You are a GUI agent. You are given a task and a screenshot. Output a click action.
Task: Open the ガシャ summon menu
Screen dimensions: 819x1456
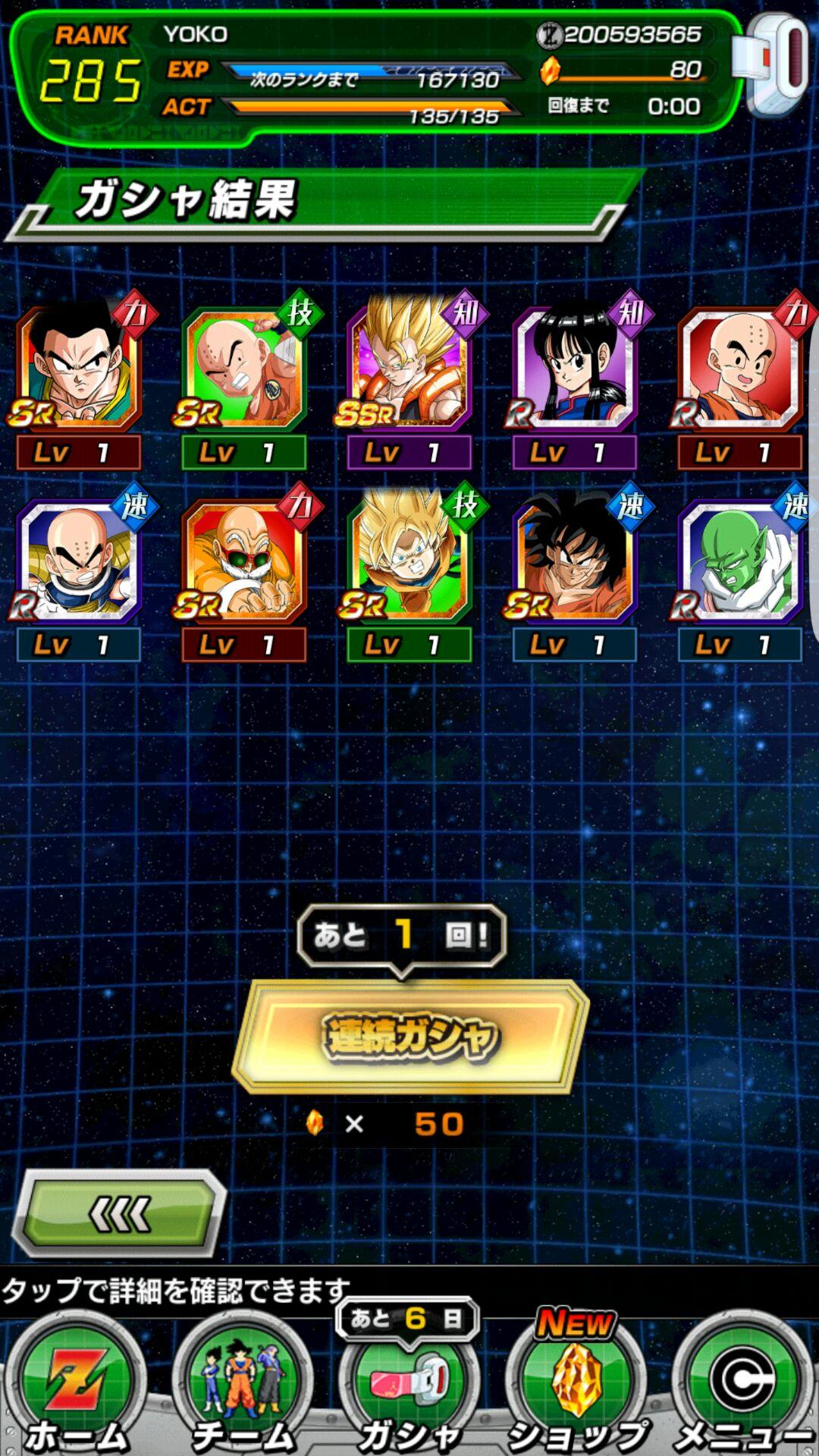coord(409,1386)
